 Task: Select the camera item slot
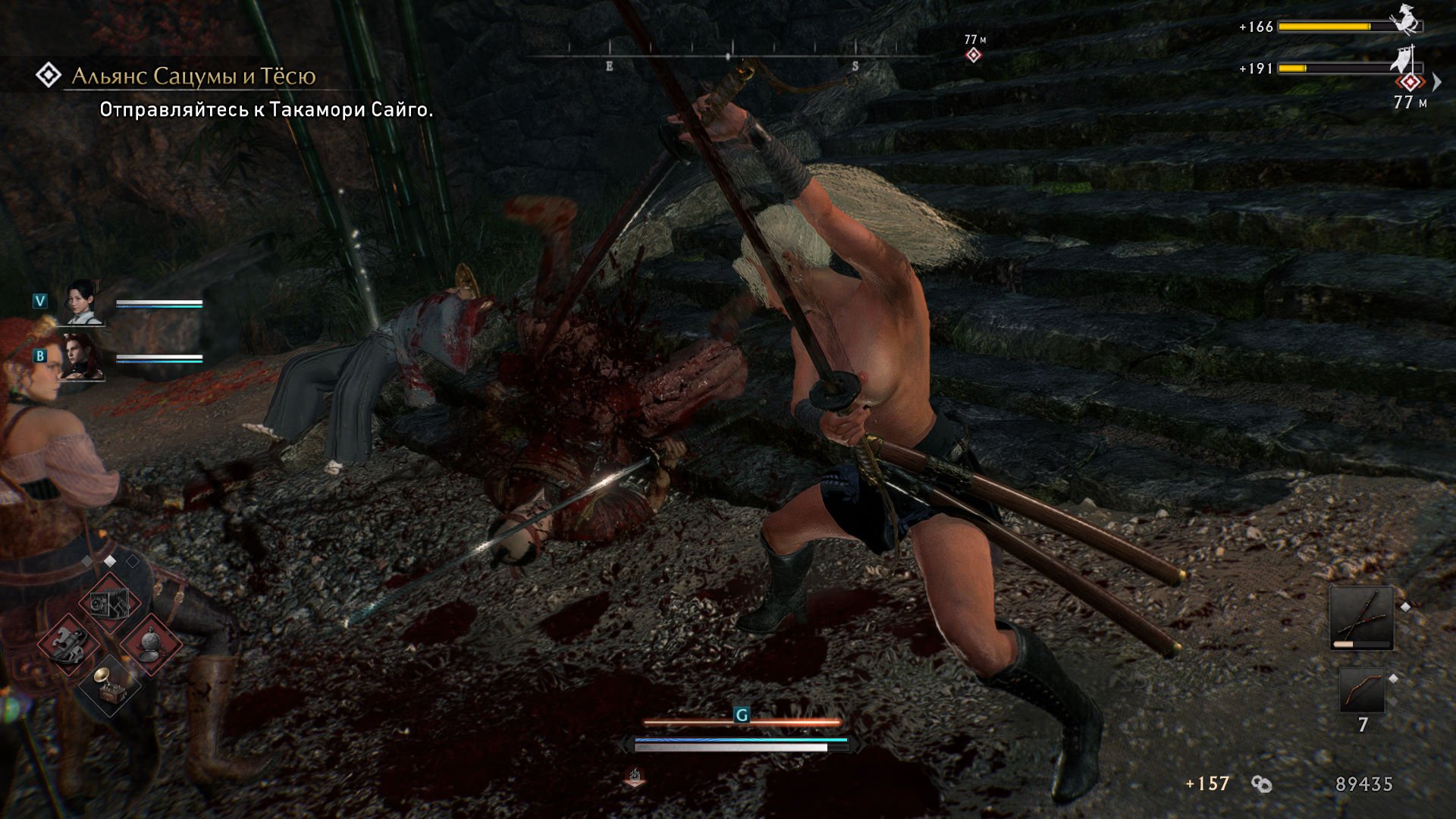[108, 604]
